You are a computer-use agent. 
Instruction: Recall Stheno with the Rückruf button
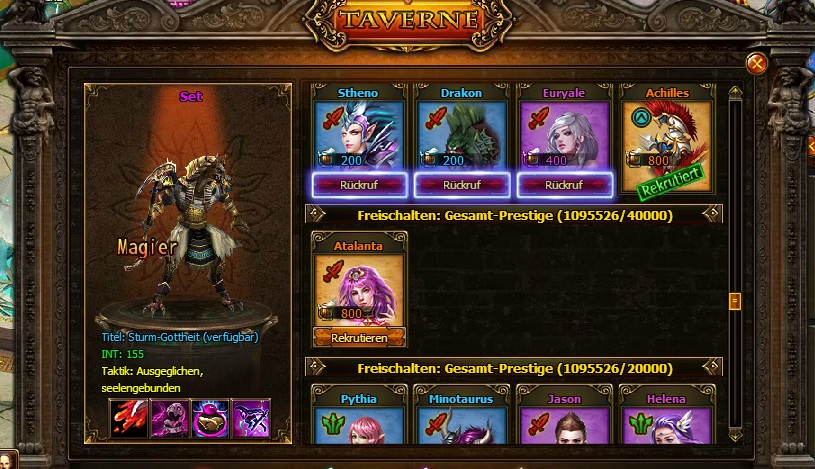click(x=360, y=185)
